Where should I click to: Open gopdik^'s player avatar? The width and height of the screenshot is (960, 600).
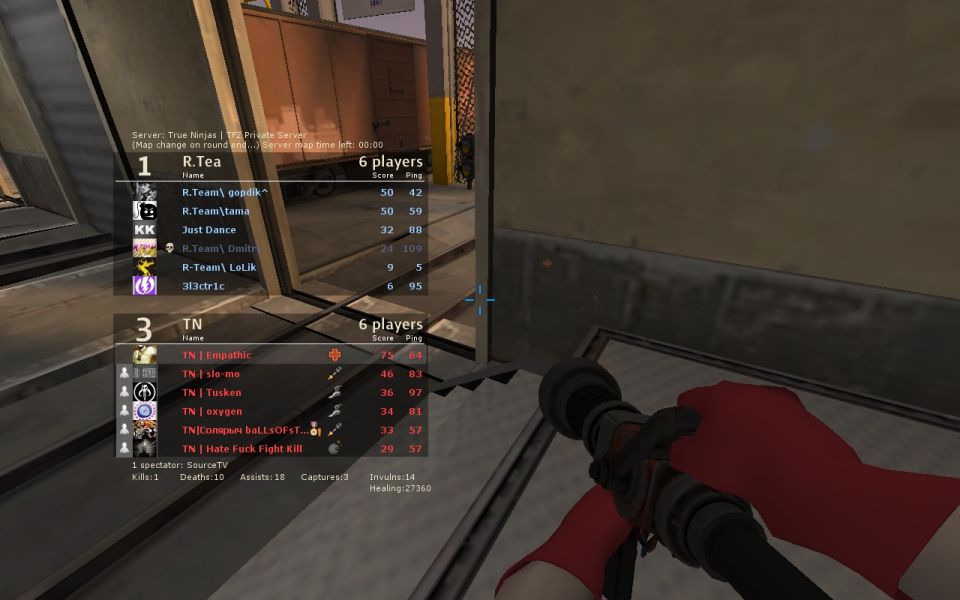145,192
